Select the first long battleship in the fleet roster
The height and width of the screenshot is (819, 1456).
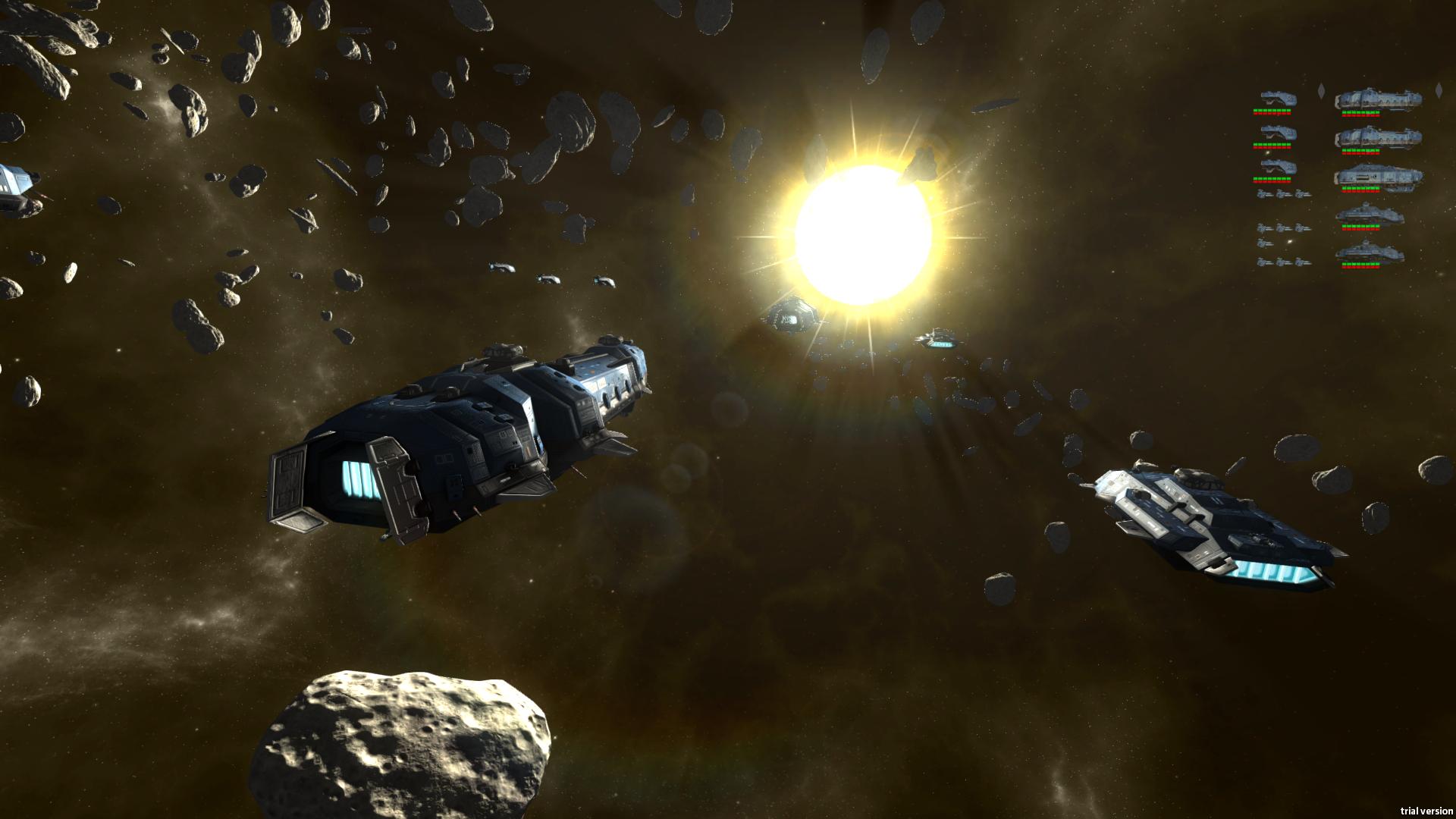coord(1377,100)
